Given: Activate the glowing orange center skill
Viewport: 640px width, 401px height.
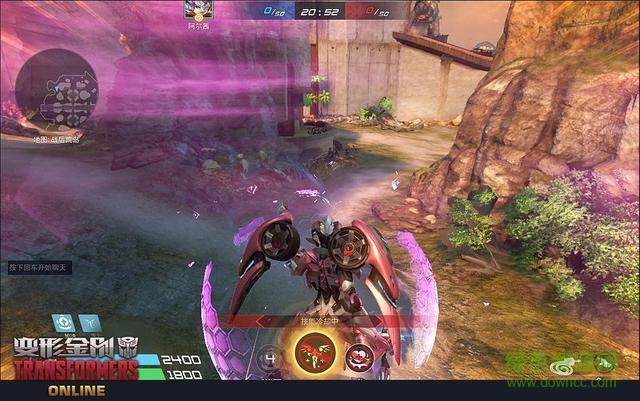Looking at the screenshot, I should (x=314, y=353).
